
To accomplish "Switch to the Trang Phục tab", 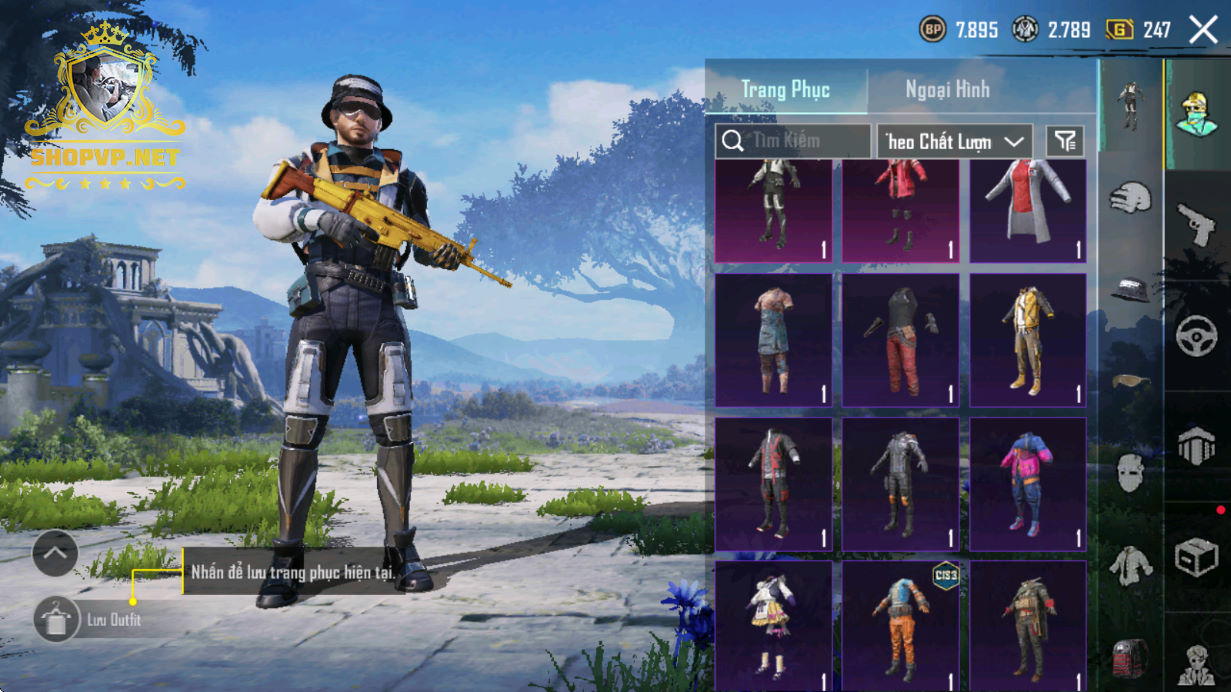I will [x=785, y=89].
